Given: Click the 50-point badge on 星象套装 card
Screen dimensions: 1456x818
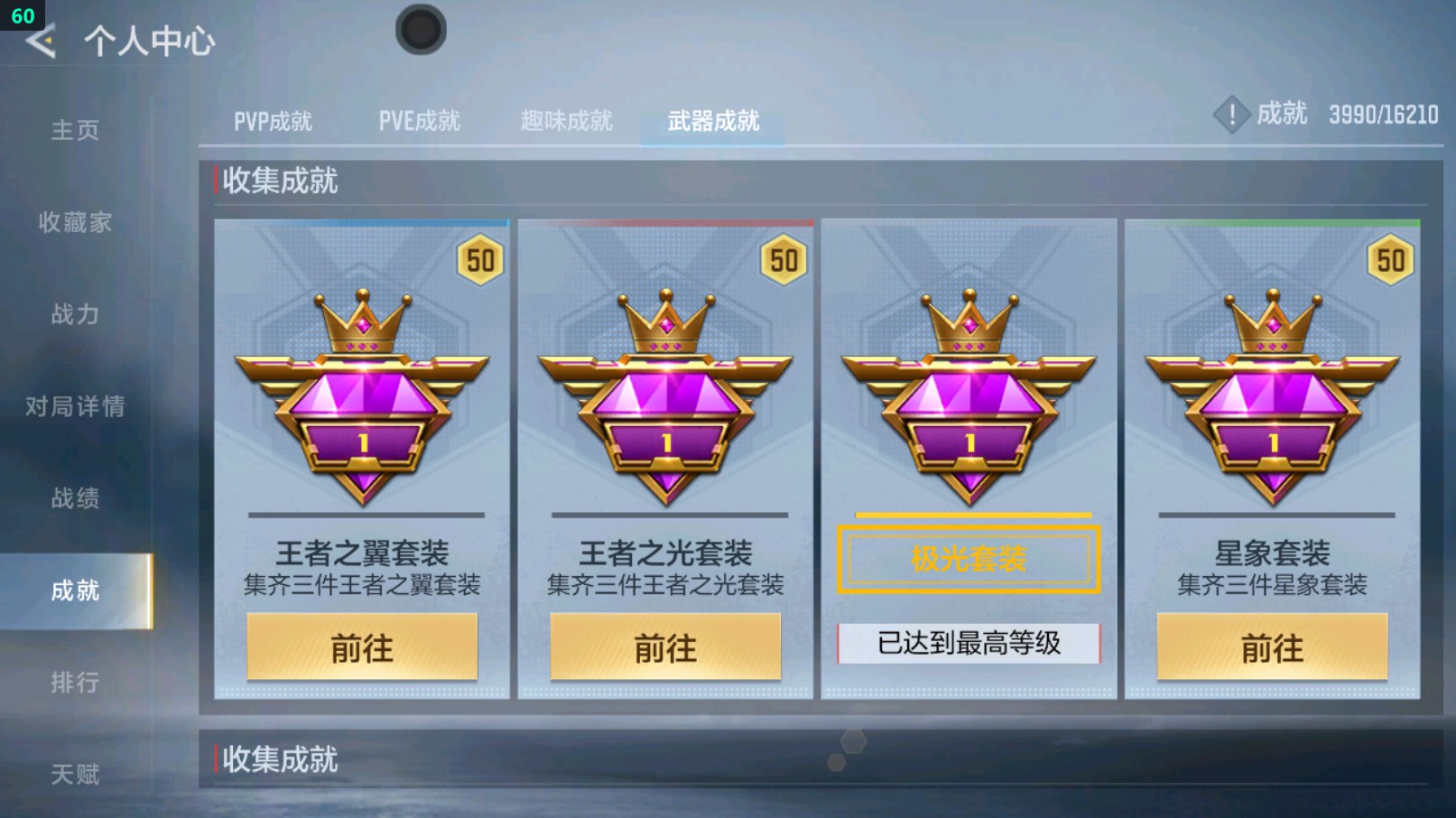Looking at the screenshot, I should [1392, 262].
